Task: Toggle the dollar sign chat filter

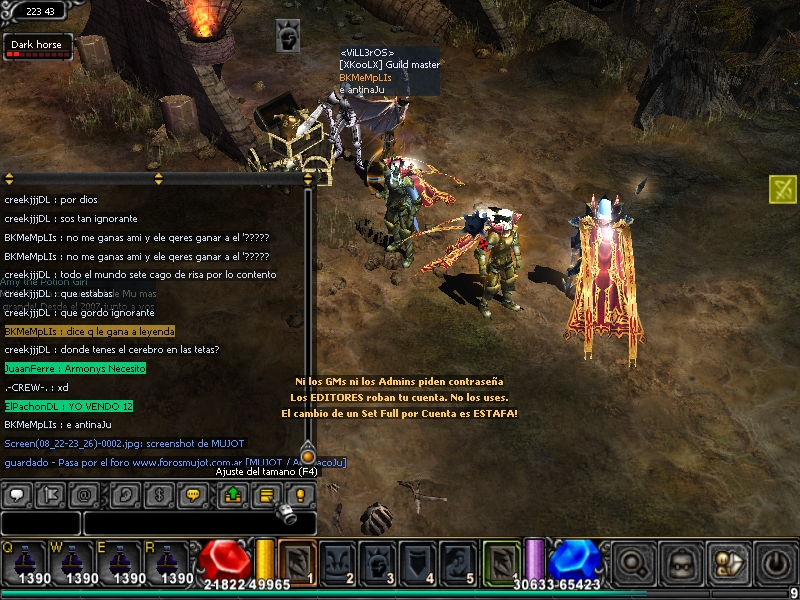Action: [x=157, y=494]
